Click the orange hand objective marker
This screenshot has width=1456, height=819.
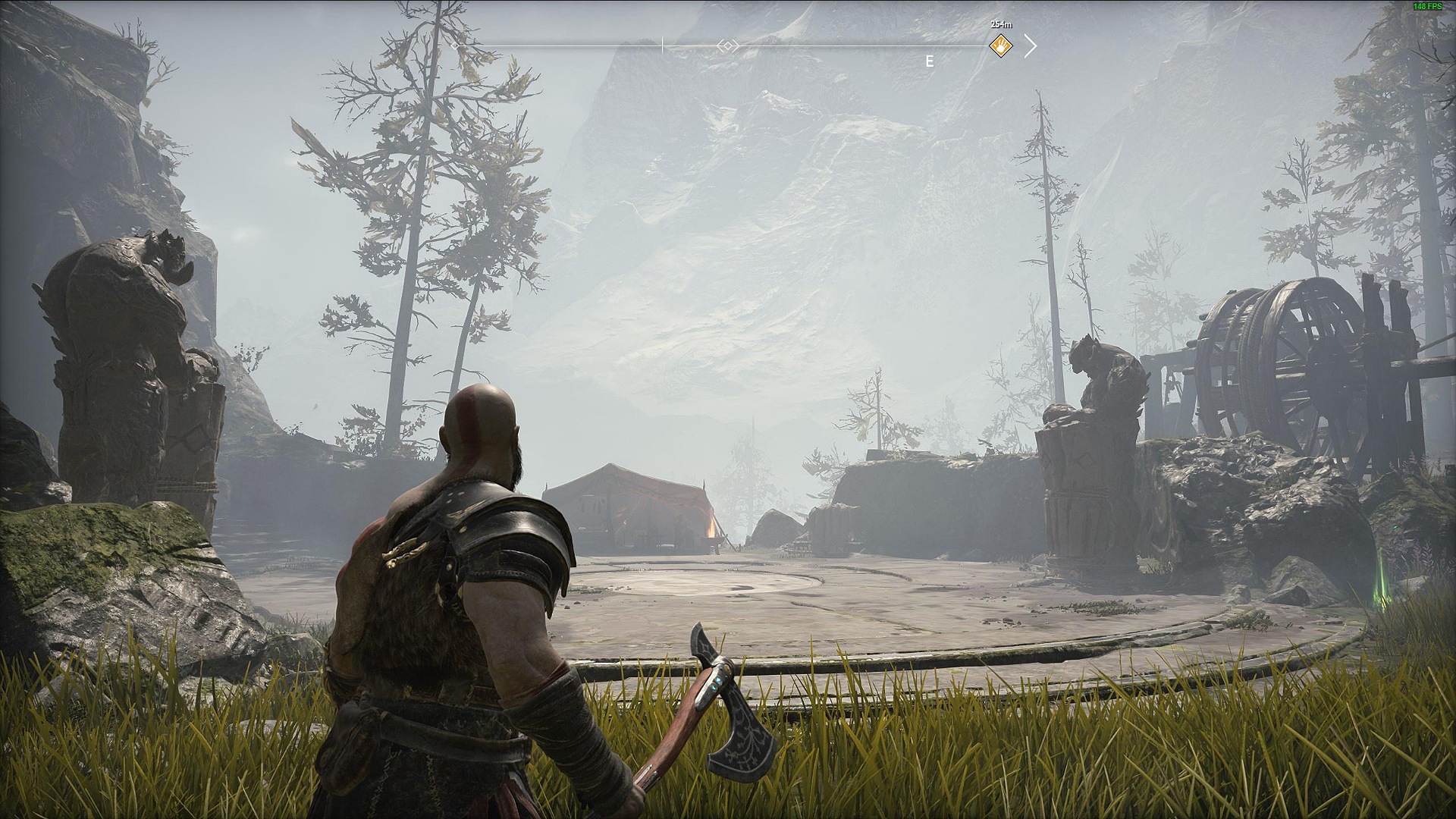click(1001, 46)
